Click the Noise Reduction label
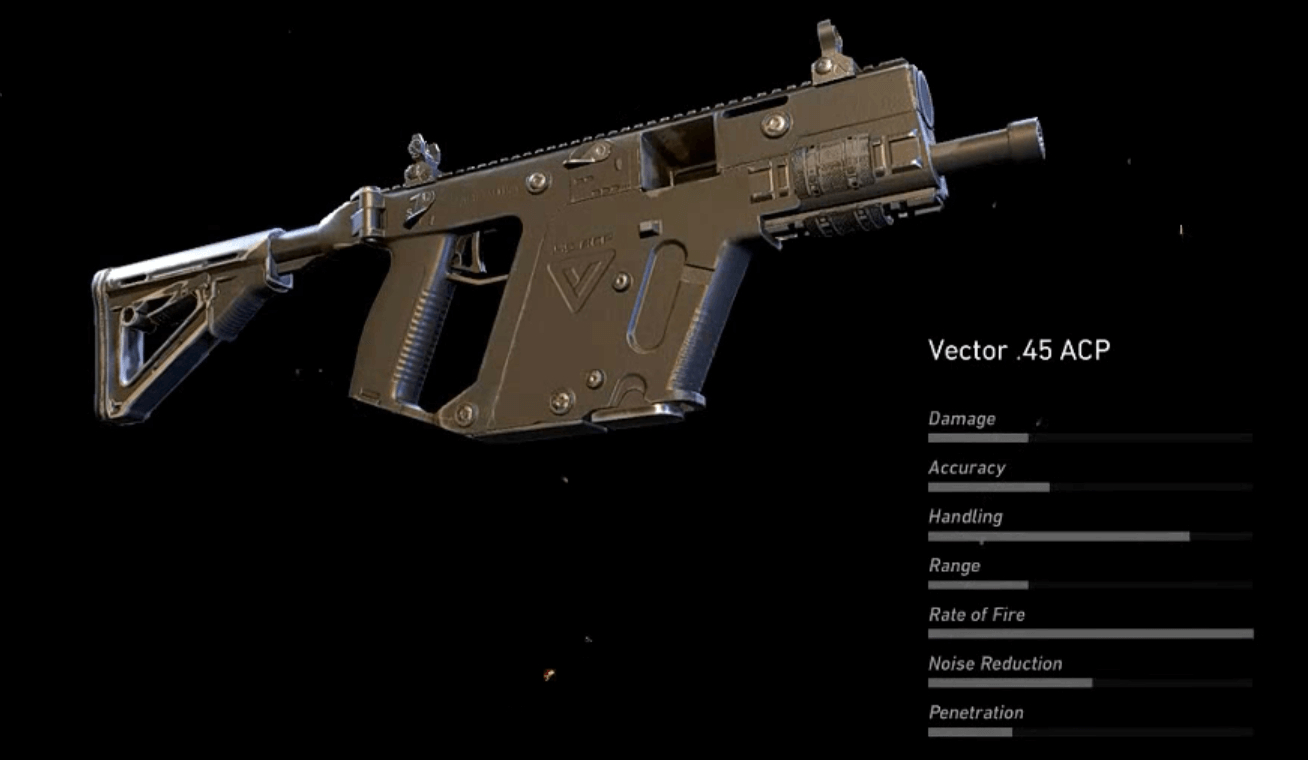 [x=995, y=663]
